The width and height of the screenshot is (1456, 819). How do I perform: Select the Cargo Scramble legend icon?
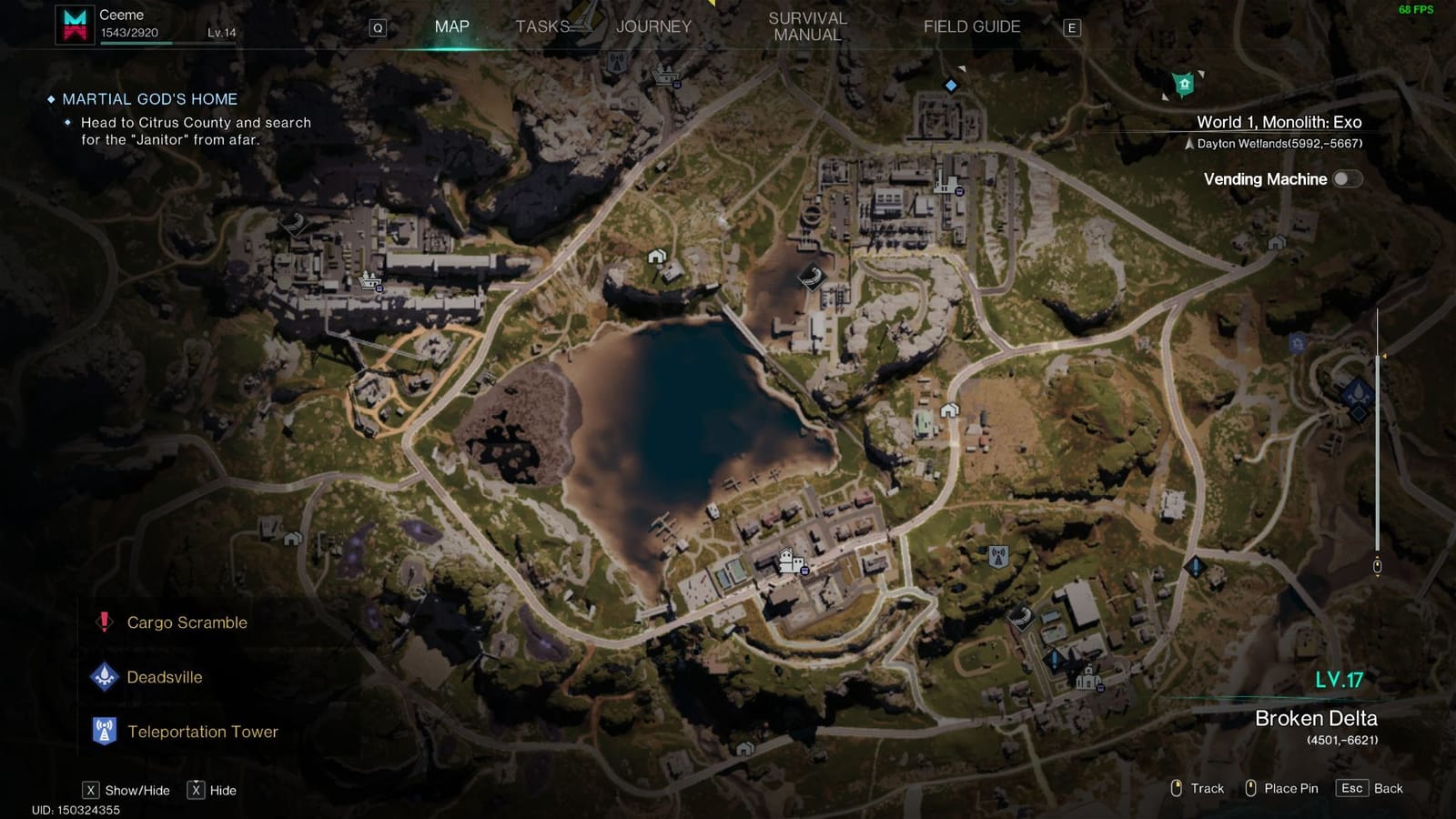pyautogui.click(x=103, y=622)
